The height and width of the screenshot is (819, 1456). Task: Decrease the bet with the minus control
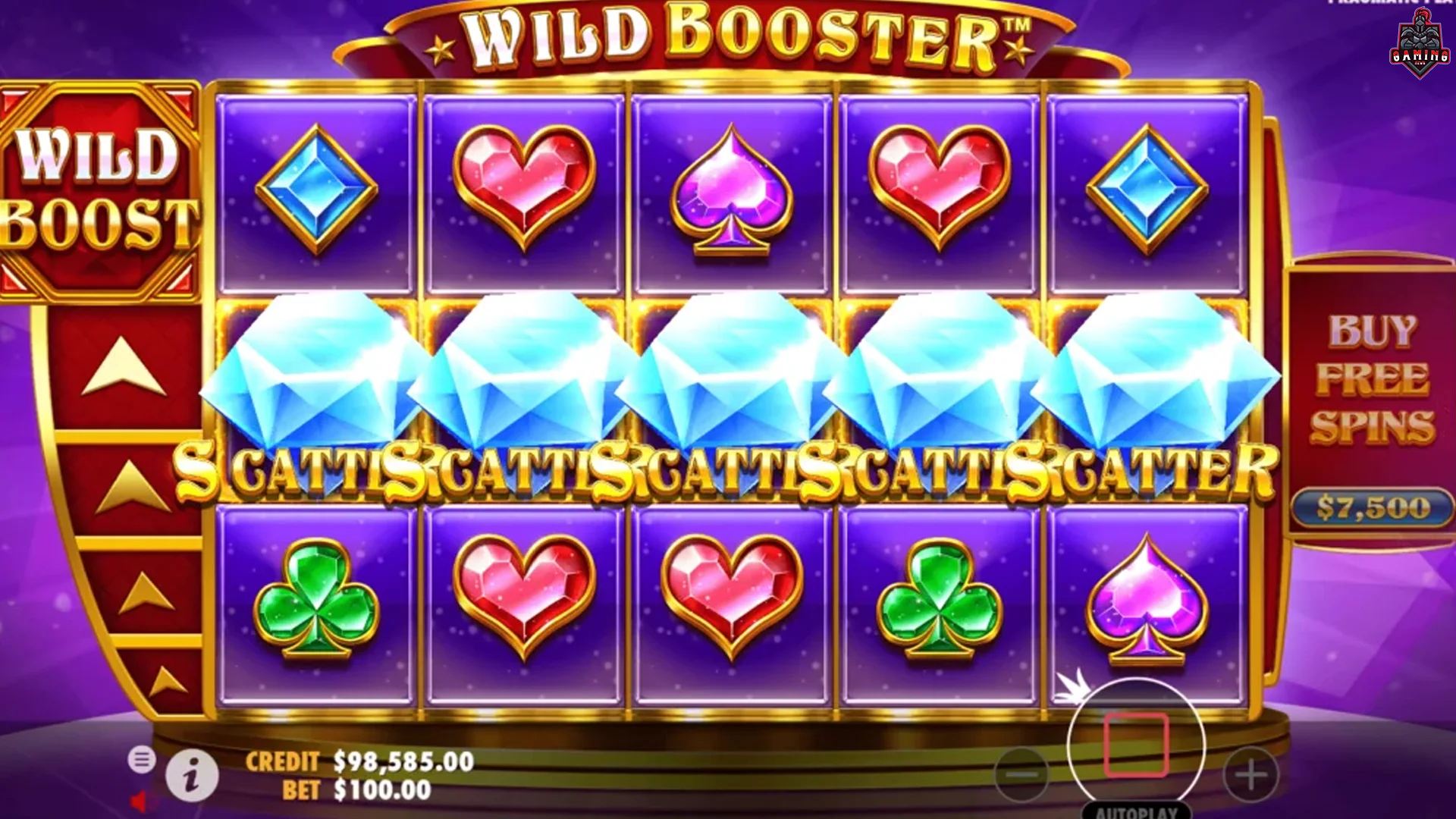(1022, 773)
